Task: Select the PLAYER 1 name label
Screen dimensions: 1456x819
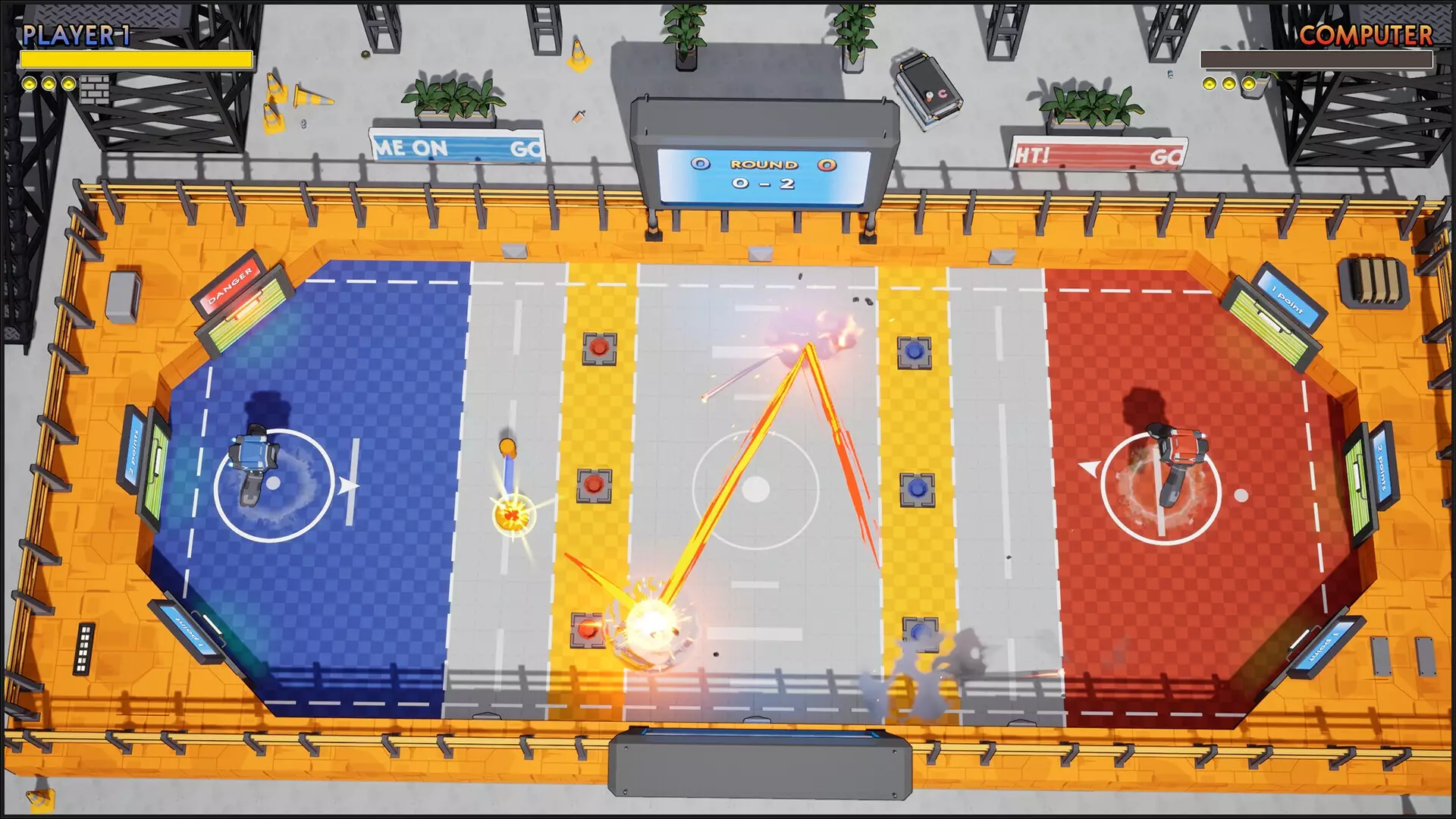Action: coord(76,35)
